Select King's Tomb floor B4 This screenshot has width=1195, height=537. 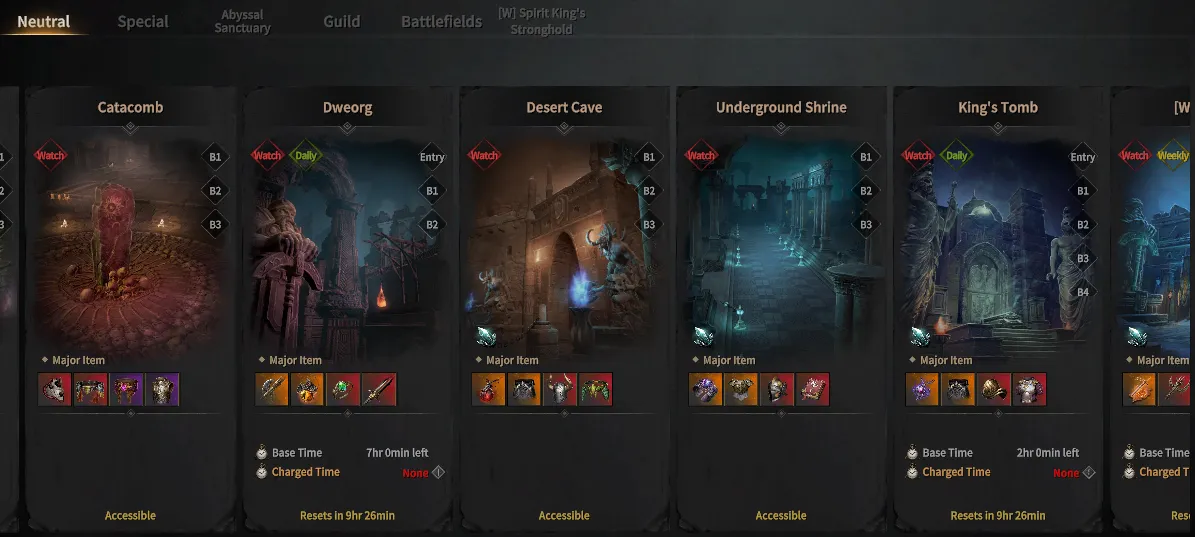coord(1083,292)
